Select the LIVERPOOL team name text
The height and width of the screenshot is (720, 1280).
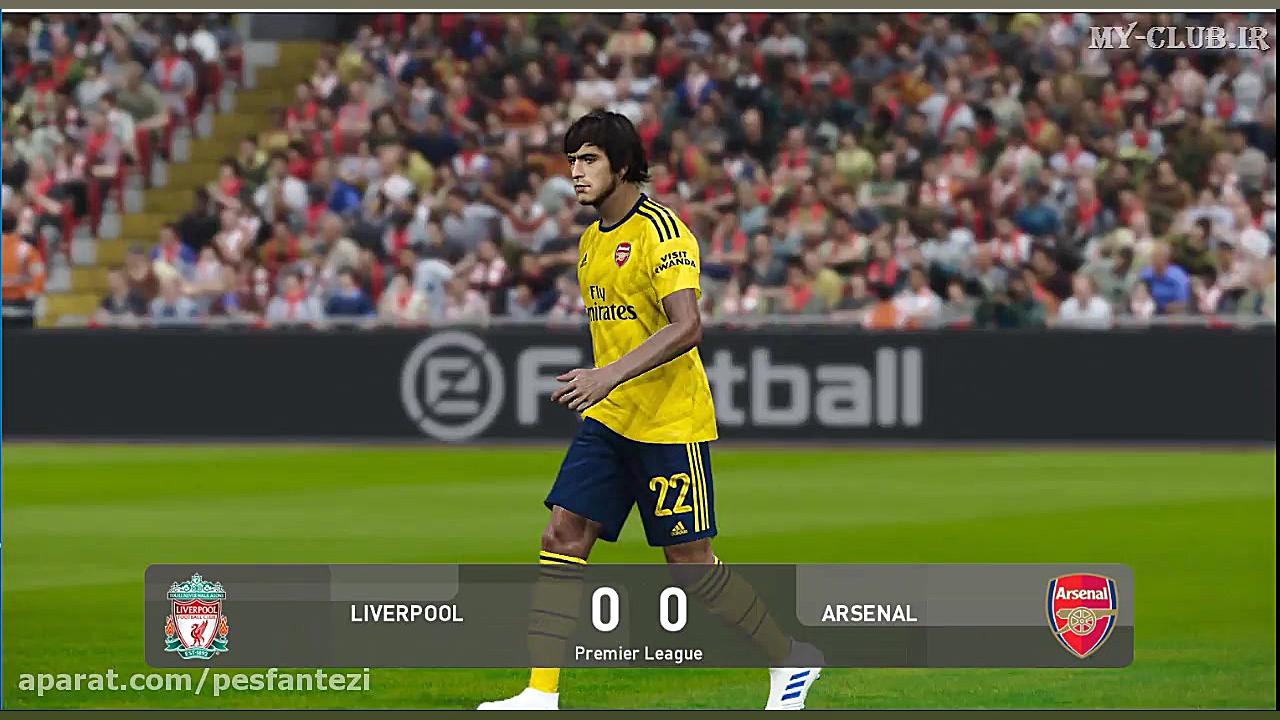pos(405,614)
